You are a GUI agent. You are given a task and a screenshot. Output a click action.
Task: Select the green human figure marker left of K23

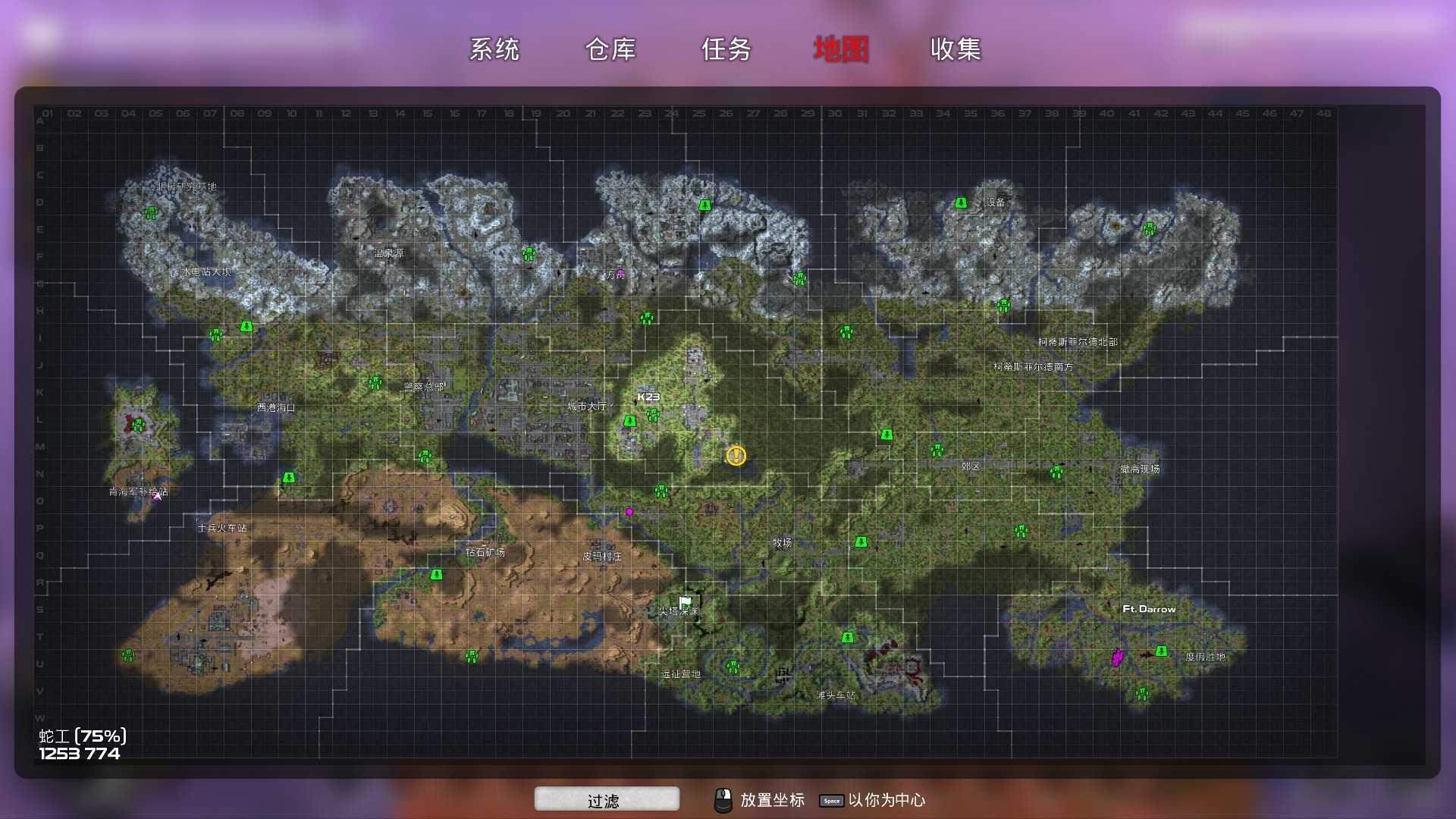point(629,422)
